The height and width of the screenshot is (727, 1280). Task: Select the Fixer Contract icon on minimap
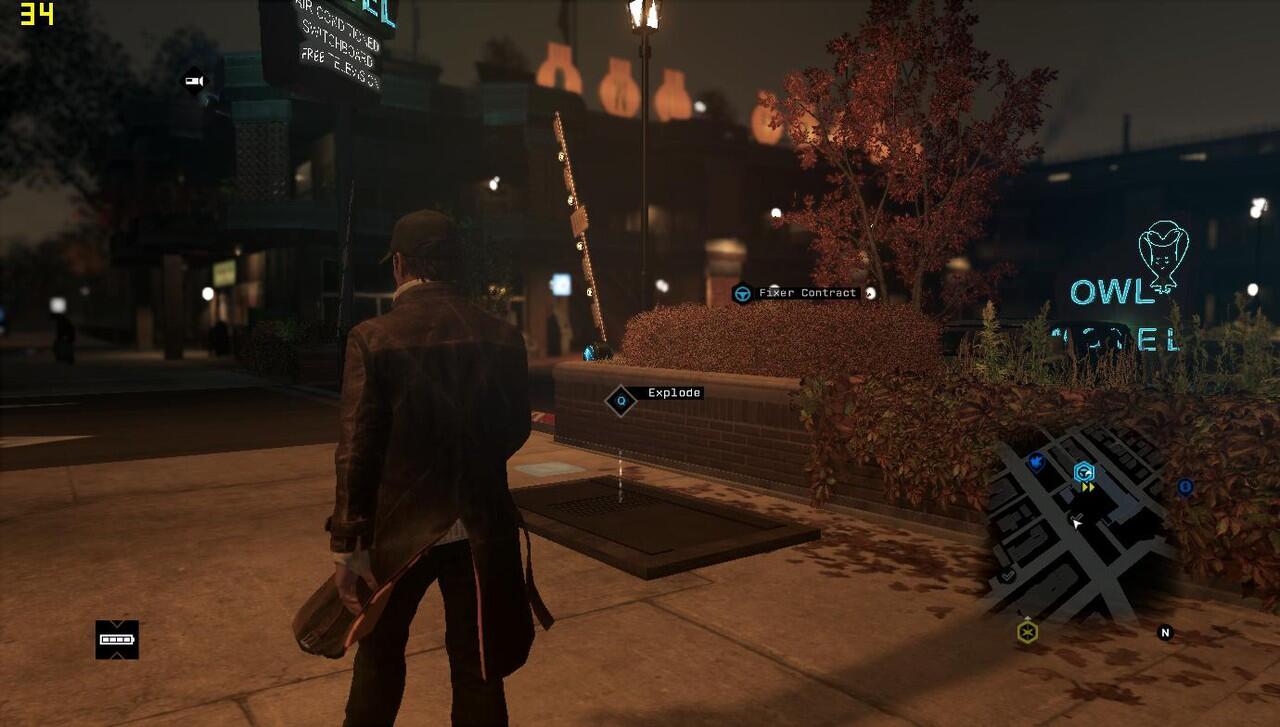(1084, 472)
